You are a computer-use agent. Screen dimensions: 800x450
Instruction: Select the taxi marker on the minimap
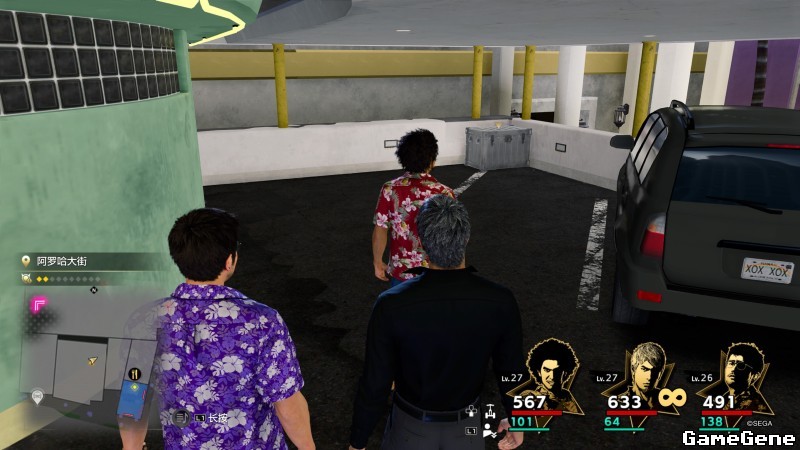pos(37,397)
